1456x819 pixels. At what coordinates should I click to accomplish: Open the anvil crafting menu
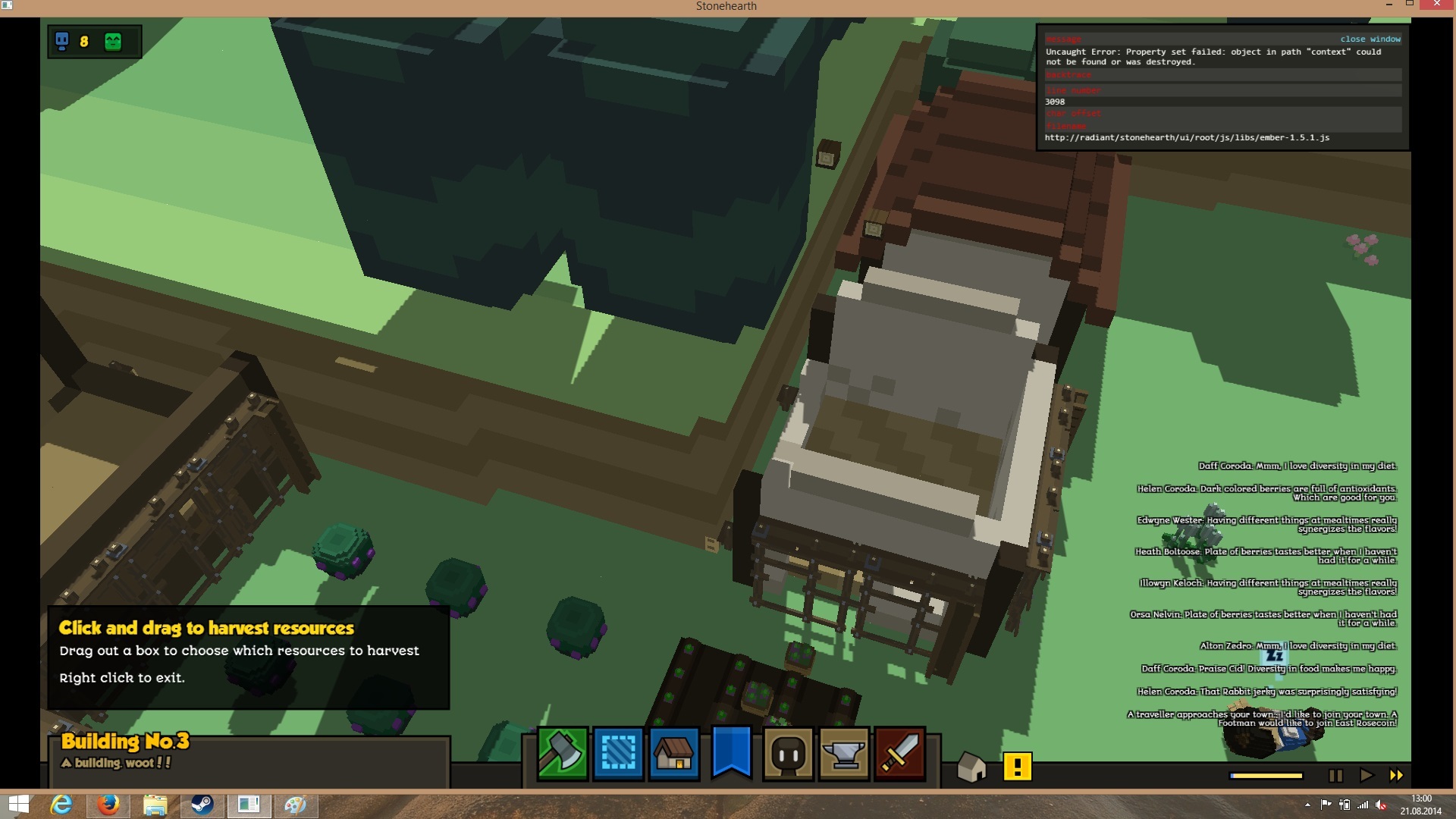click(x=844, y=754)
